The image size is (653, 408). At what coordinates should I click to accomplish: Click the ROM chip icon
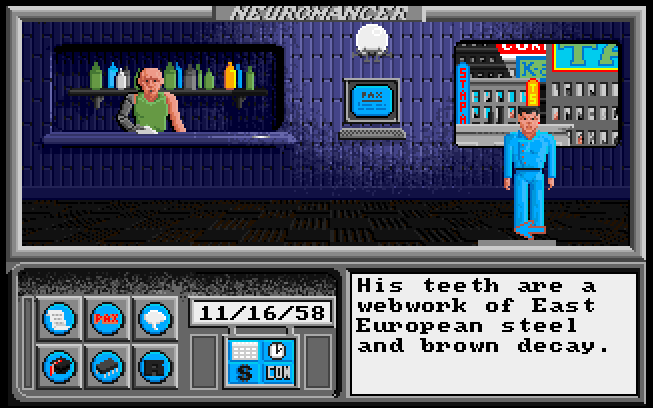pyautogui.click(x=105, y=365)
